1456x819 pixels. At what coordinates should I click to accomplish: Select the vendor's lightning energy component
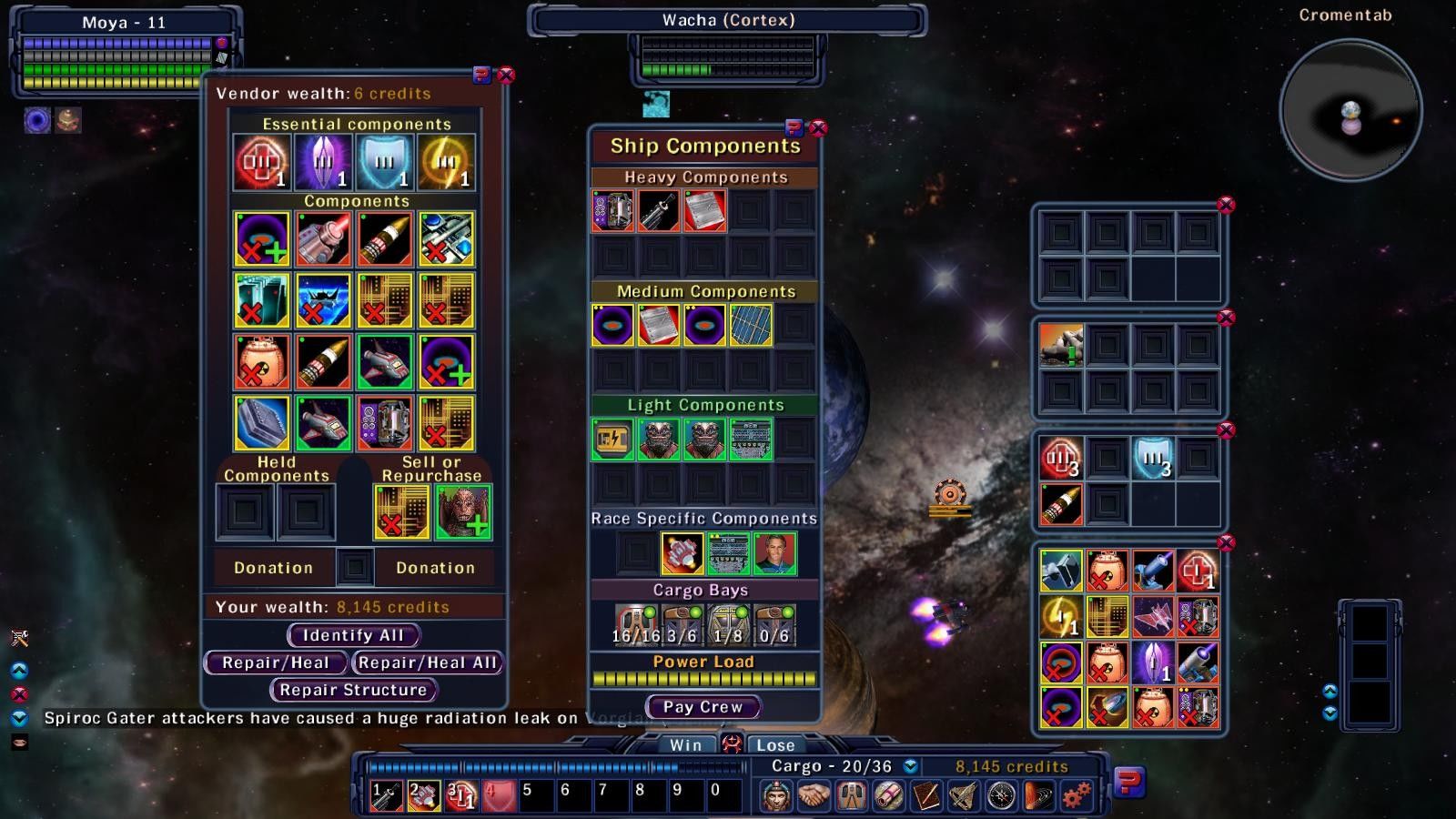[447, 162]
